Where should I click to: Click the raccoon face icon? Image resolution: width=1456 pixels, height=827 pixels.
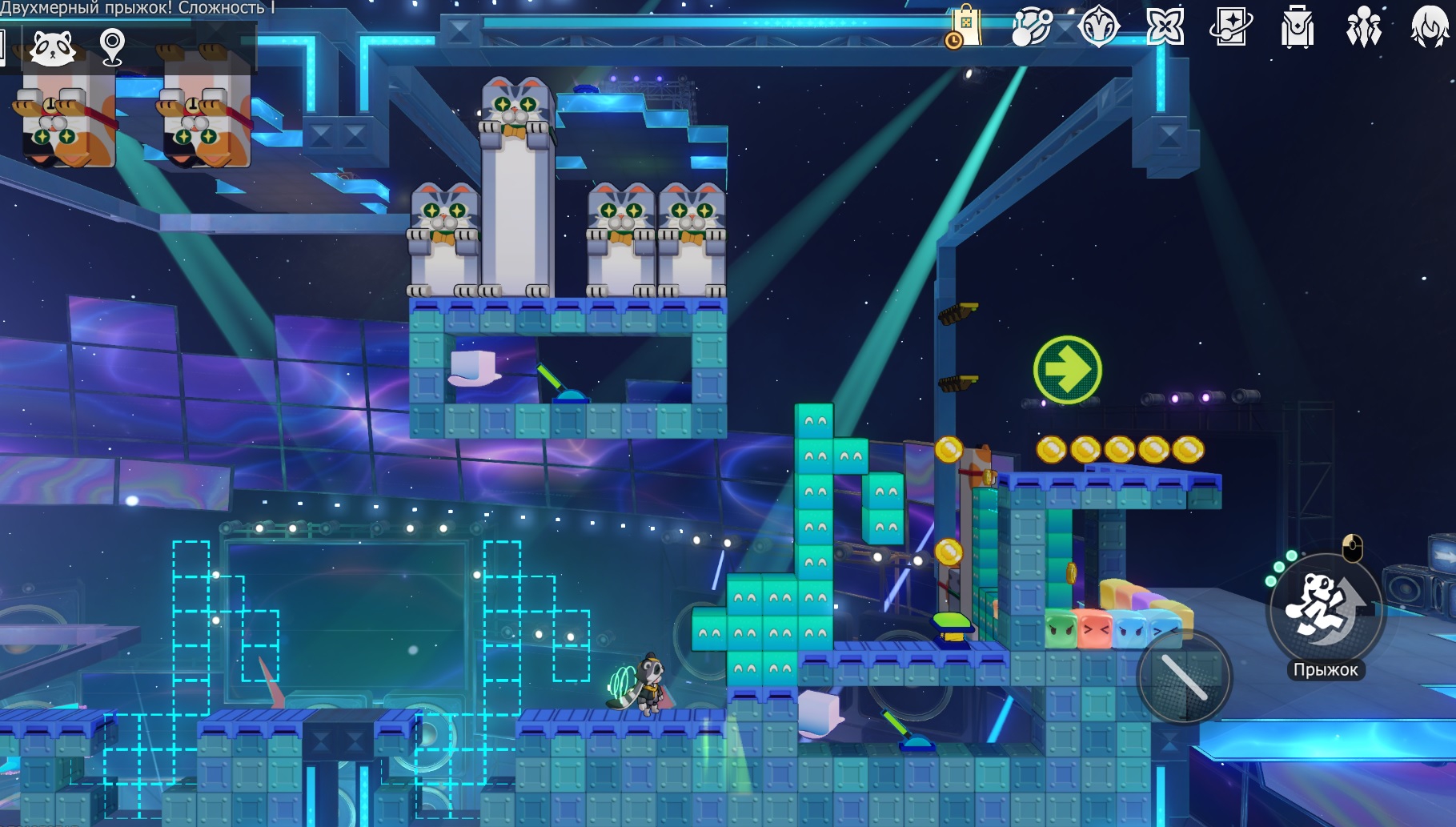click(53, 47)
